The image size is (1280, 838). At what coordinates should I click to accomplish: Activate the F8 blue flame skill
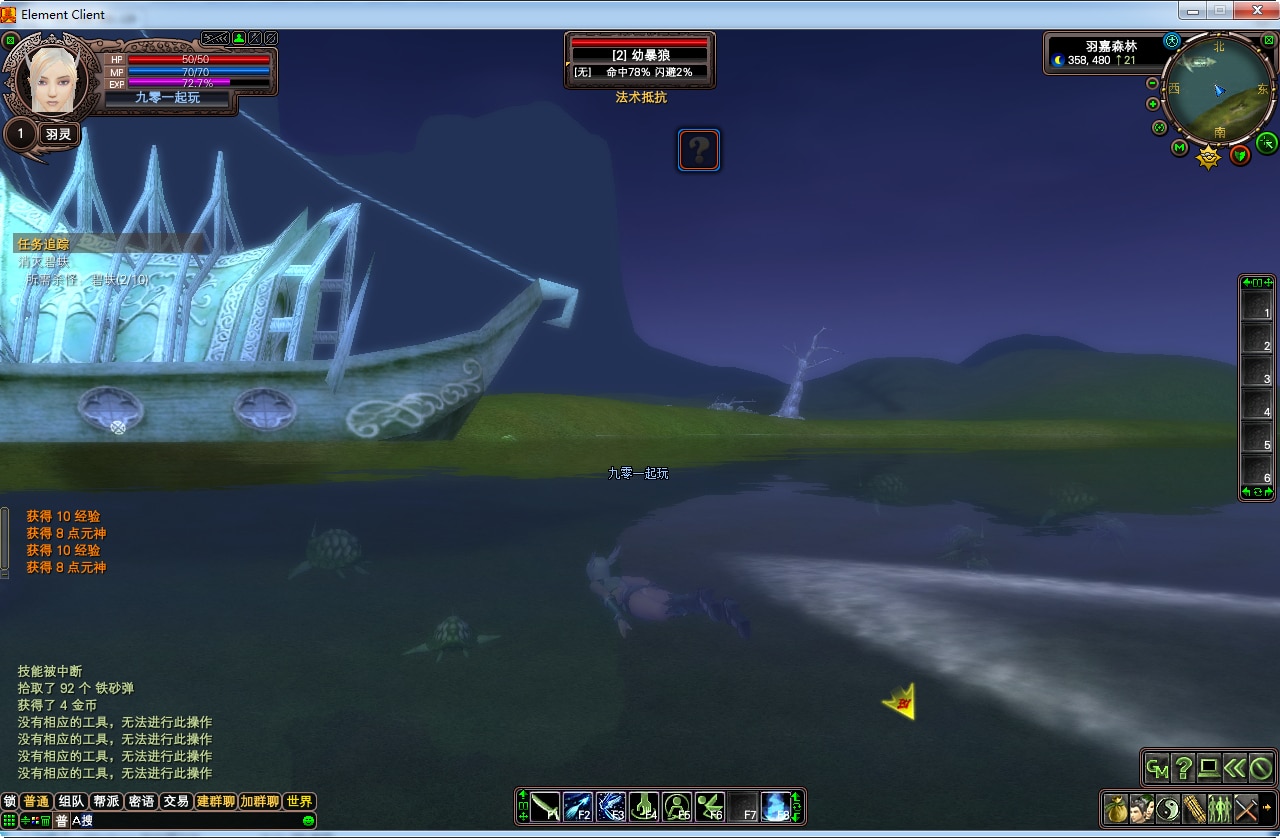(x=776, y=806)
